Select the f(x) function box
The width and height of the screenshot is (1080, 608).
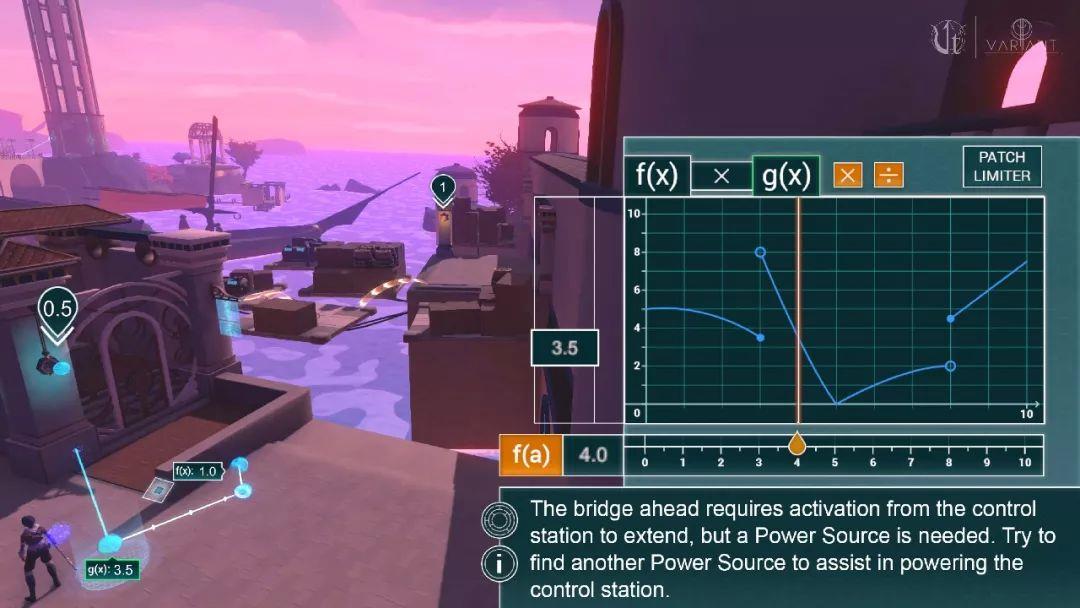pyautogui.click(x=657, y=176)
